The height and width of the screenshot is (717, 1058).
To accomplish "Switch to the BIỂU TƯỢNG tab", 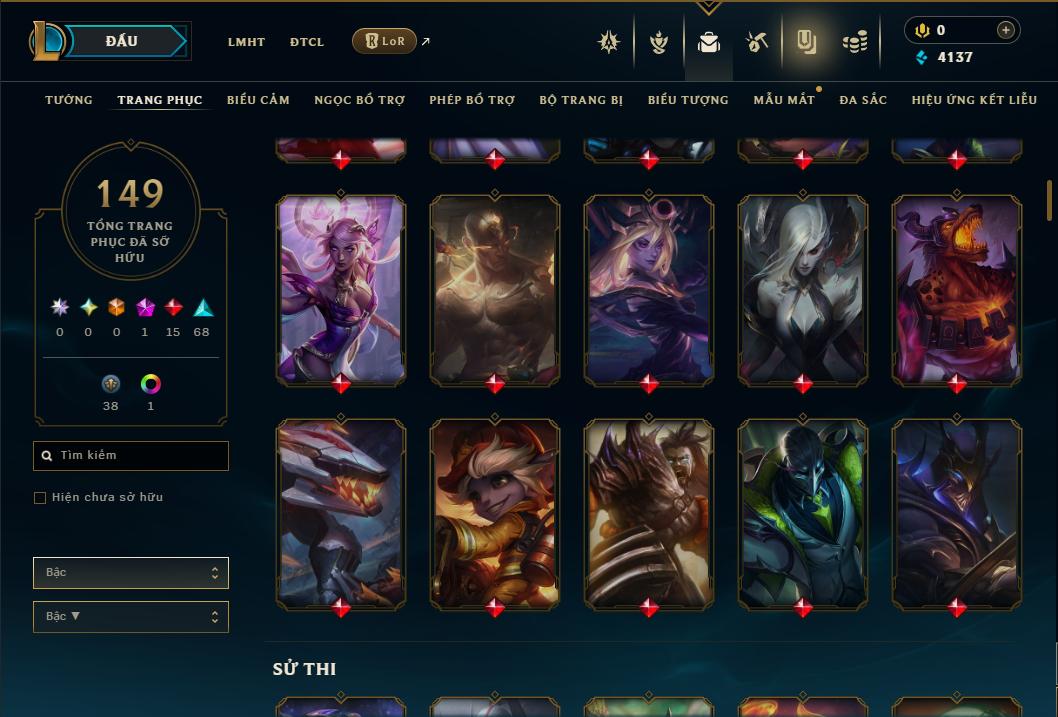I will point(688,100).
